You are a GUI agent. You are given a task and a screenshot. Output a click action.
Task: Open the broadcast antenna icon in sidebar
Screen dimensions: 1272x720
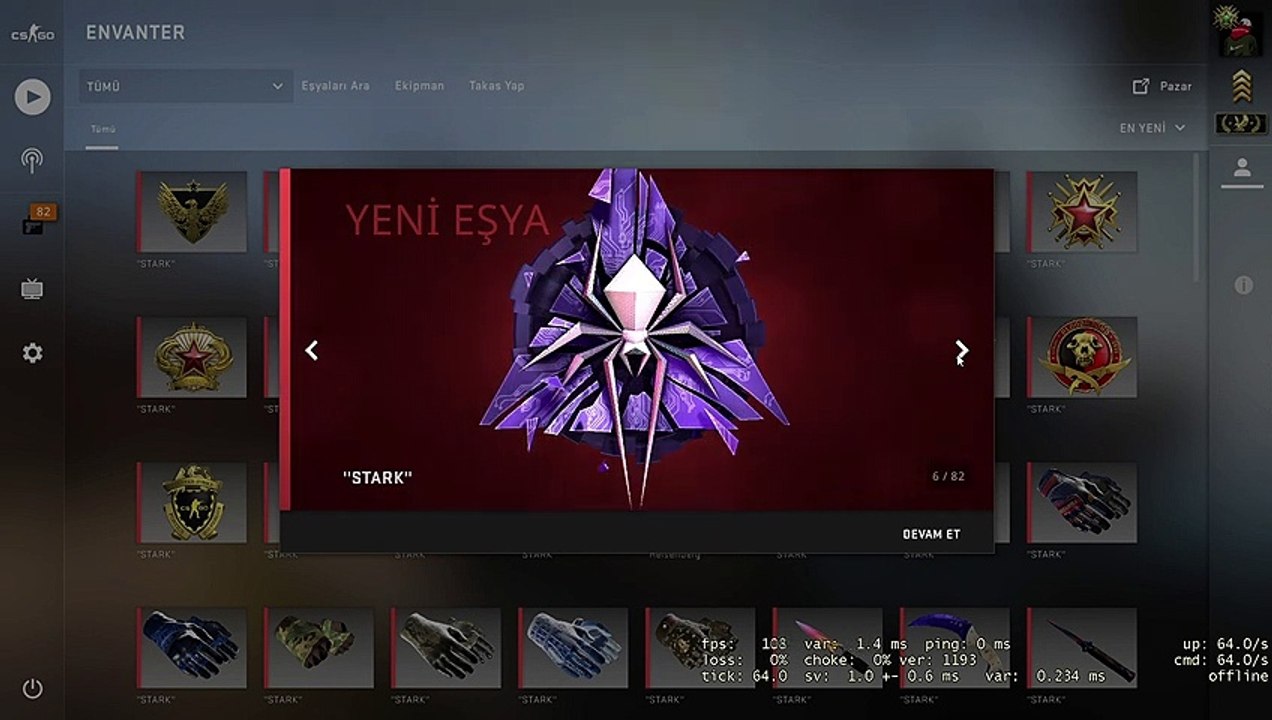tap(32, 160)
